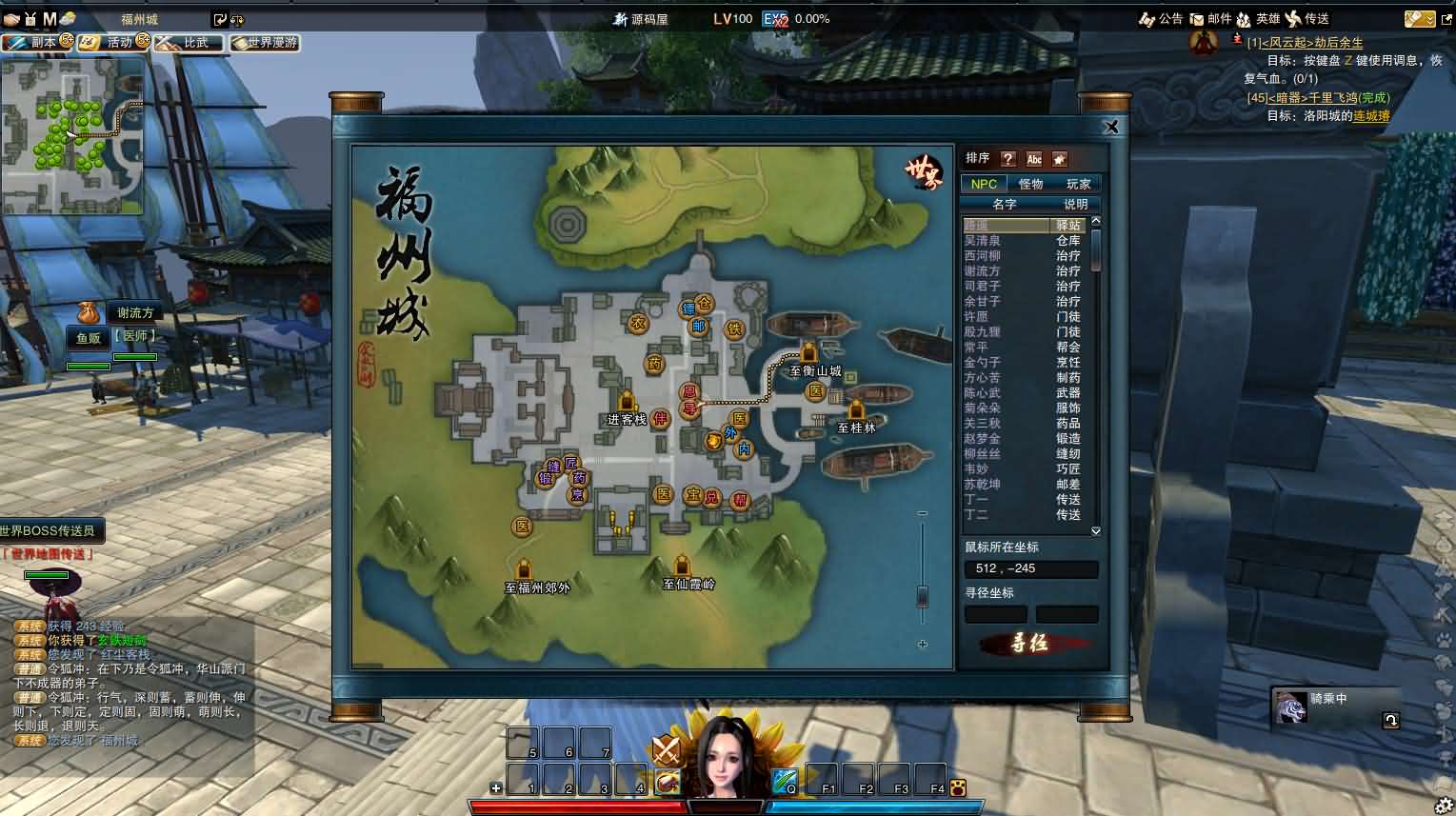This screenshot has height=816, width=1456.
Task: Expand the hotkey bar with the plus button
Action: pyautogui.click(x=496, y=787)
